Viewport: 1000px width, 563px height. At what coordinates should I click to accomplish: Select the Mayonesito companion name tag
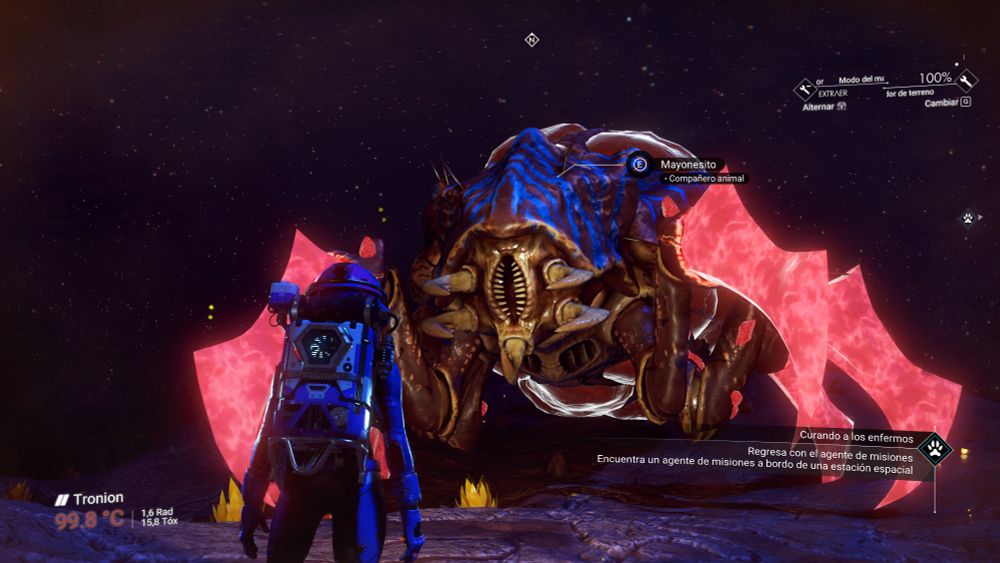coord(688,164)
